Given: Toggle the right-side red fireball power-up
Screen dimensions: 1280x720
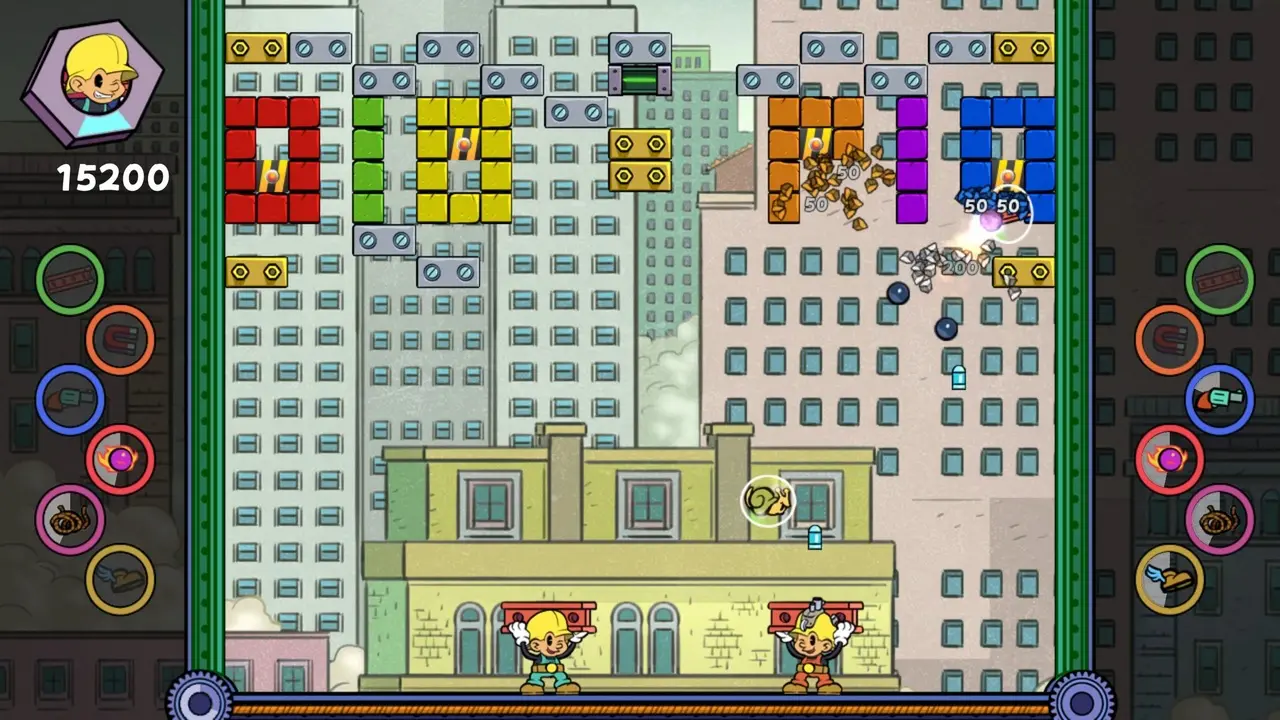Looking at the screenshot, I should 1170,459.
